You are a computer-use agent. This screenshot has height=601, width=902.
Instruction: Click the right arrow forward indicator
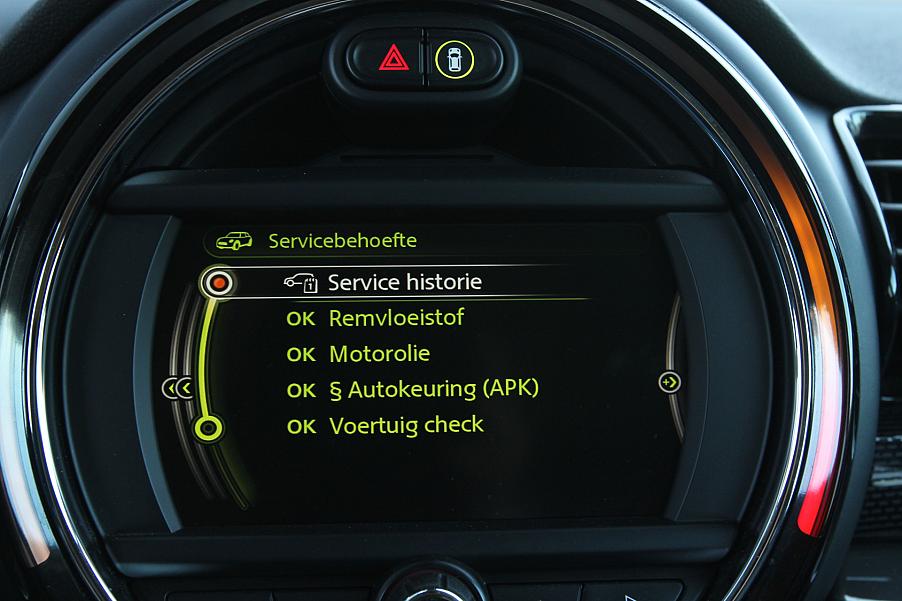pos(670,381)
